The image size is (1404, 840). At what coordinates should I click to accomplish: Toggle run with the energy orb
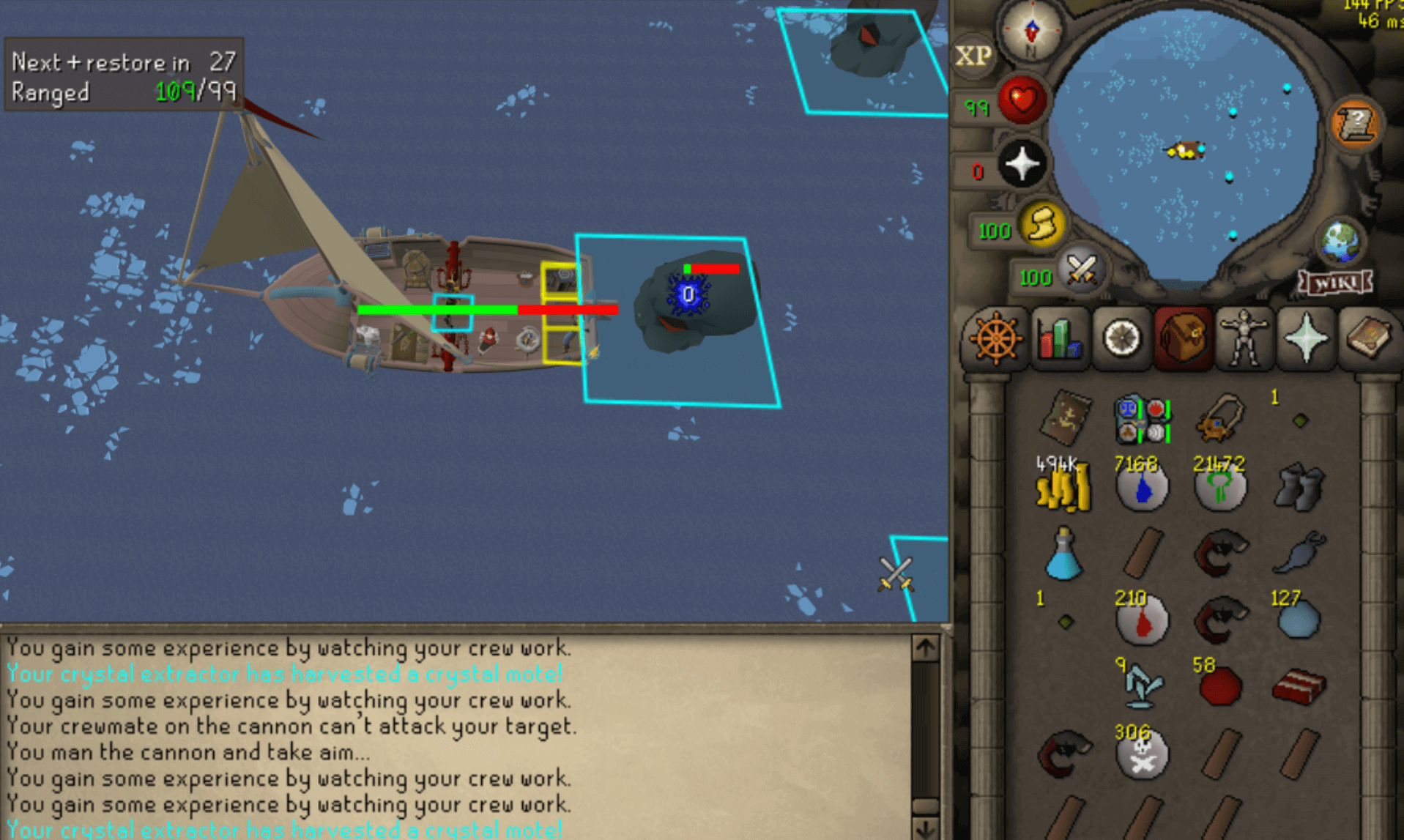(x=1042, y=225)
